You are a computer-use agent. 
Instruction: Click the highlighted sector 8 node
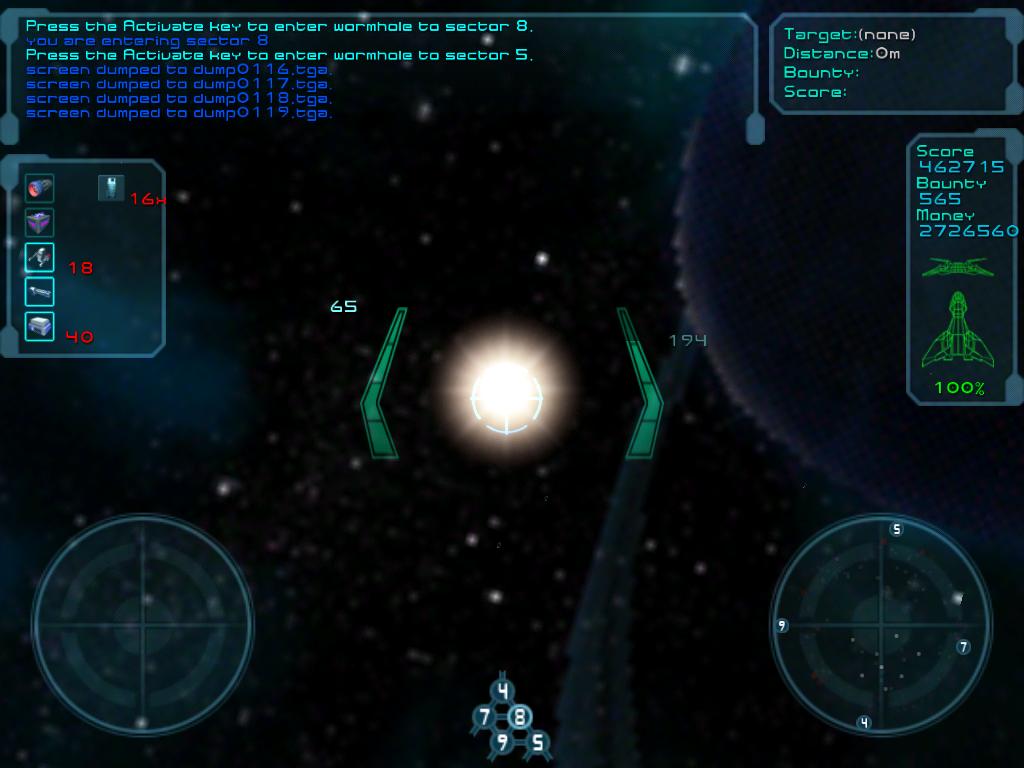pyautogui.click(x=520, y=717)
